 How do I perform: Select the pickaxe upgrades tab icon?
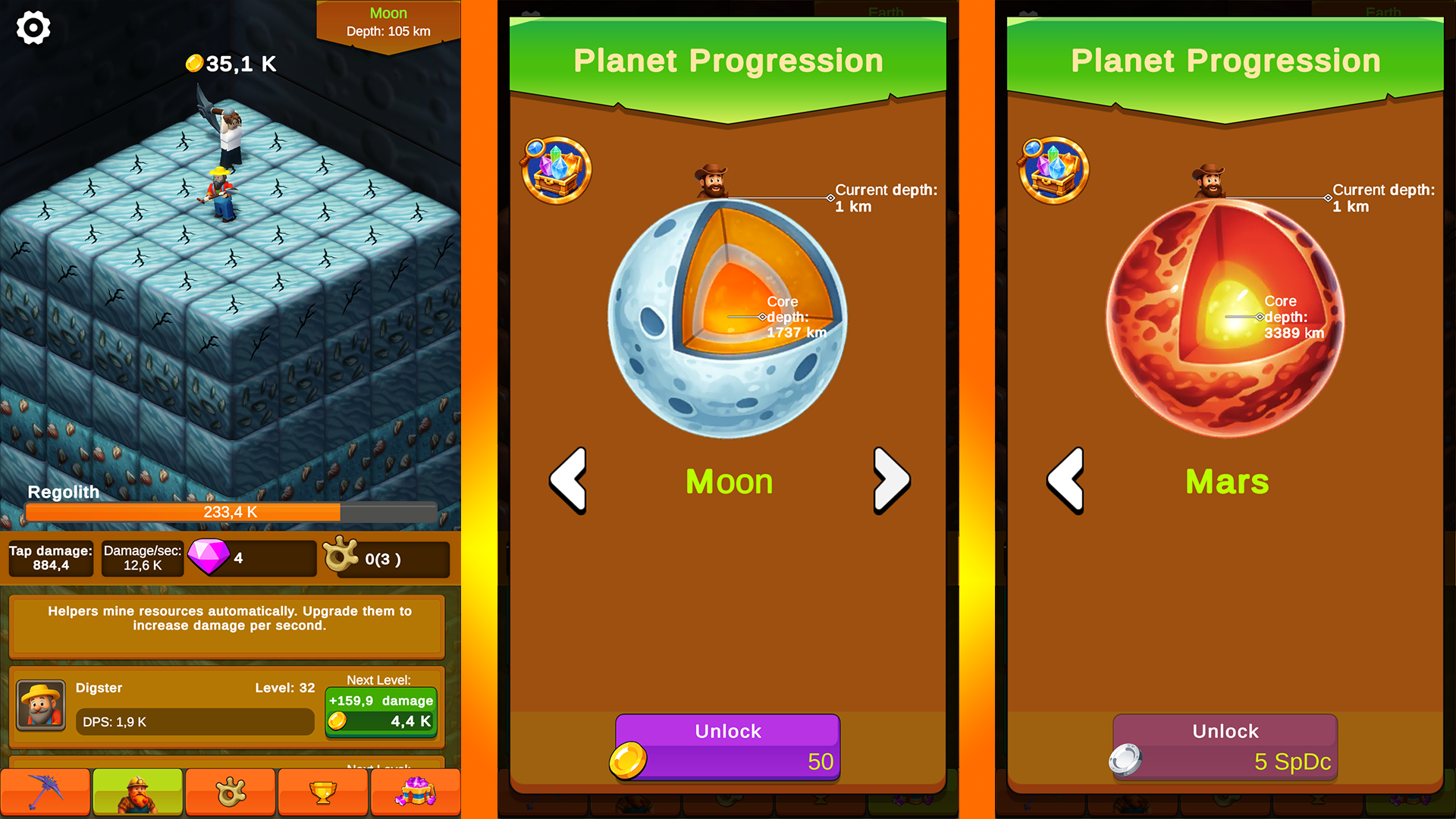pos(45,792)
